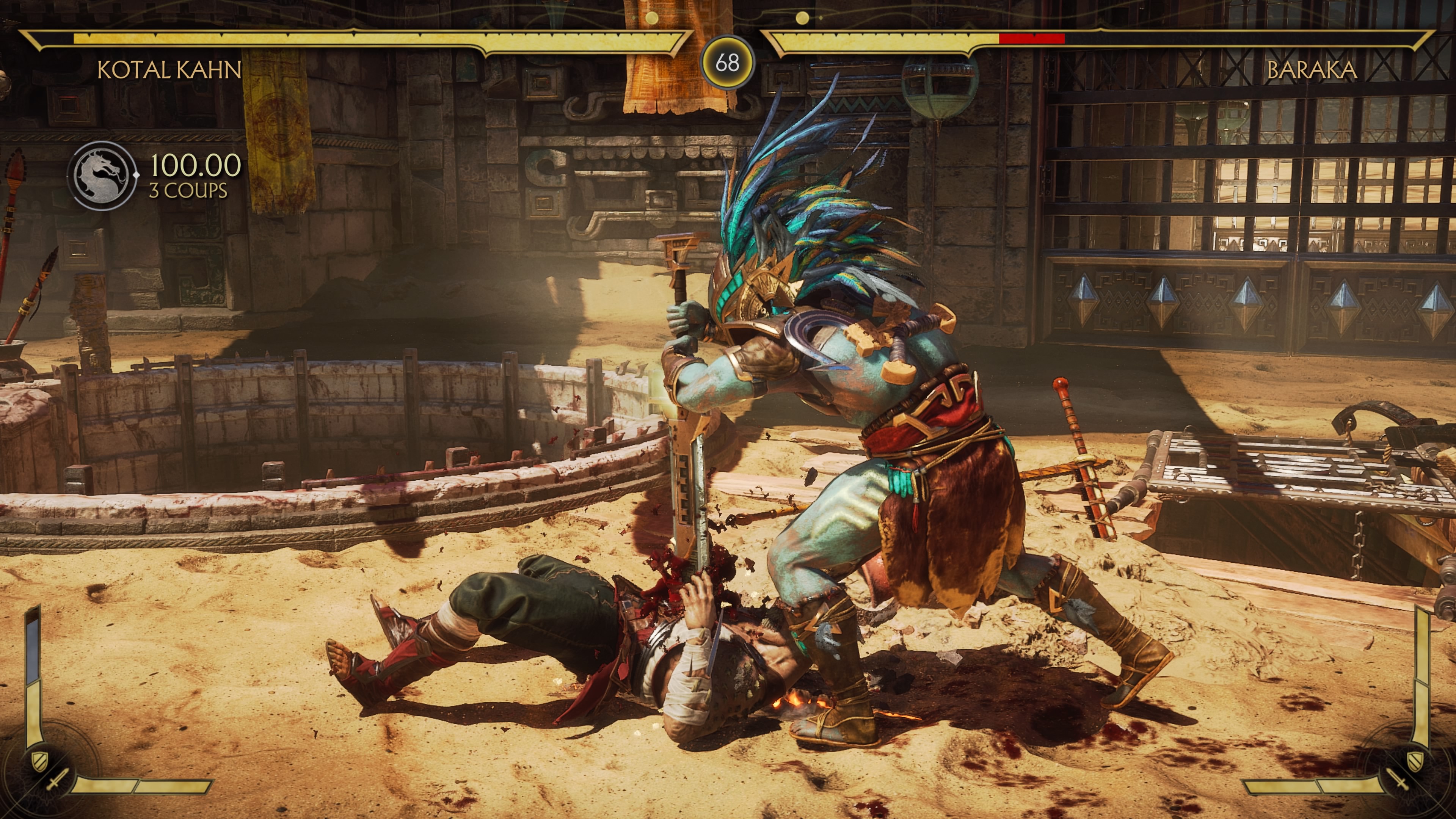The height and width of the screenshot is (819, 1456).
Task: Click the dragon emblem beside the combo counter
Action: pyautogui.click(x=102, y=175)
